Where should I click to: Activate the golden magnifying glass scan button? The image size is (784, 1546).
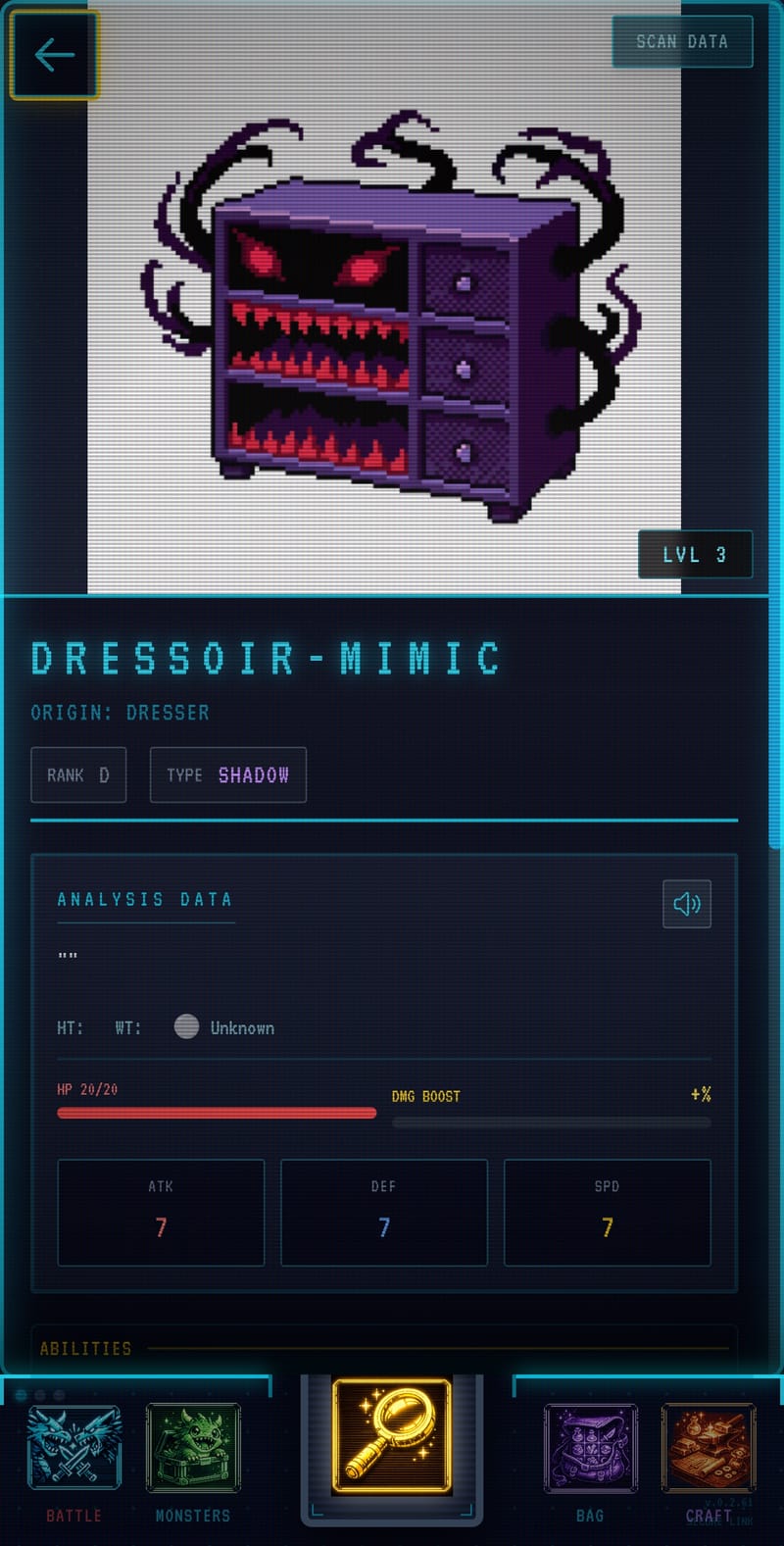[392, 1435]
